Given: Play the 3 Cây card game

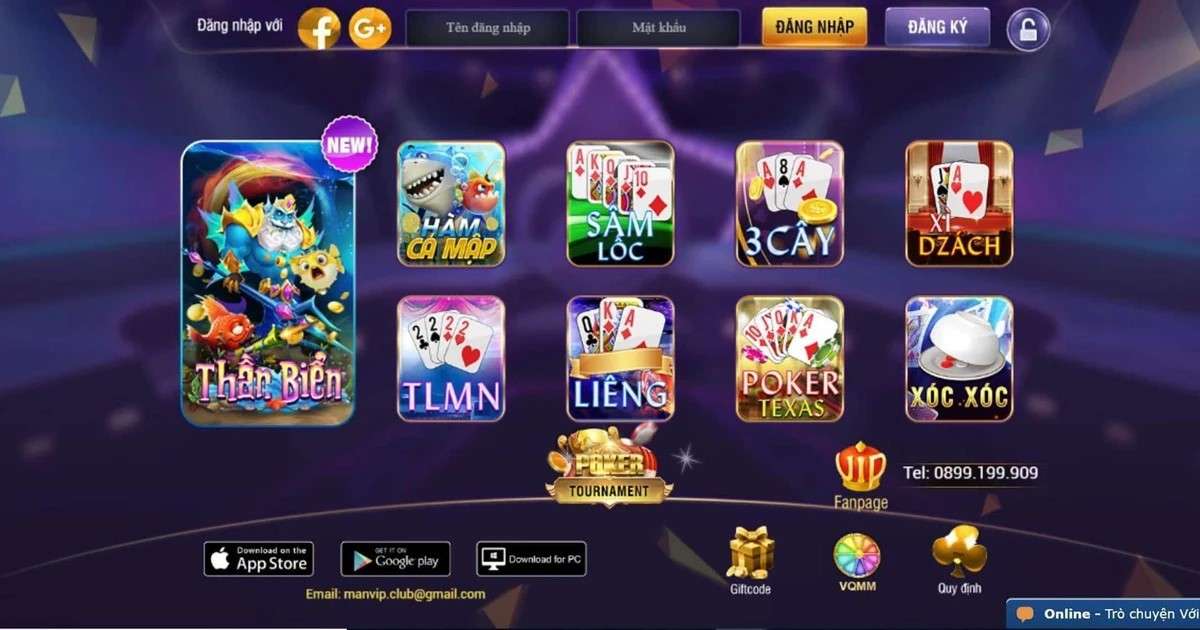Looking at the screenshot, I should pos(790,204).
